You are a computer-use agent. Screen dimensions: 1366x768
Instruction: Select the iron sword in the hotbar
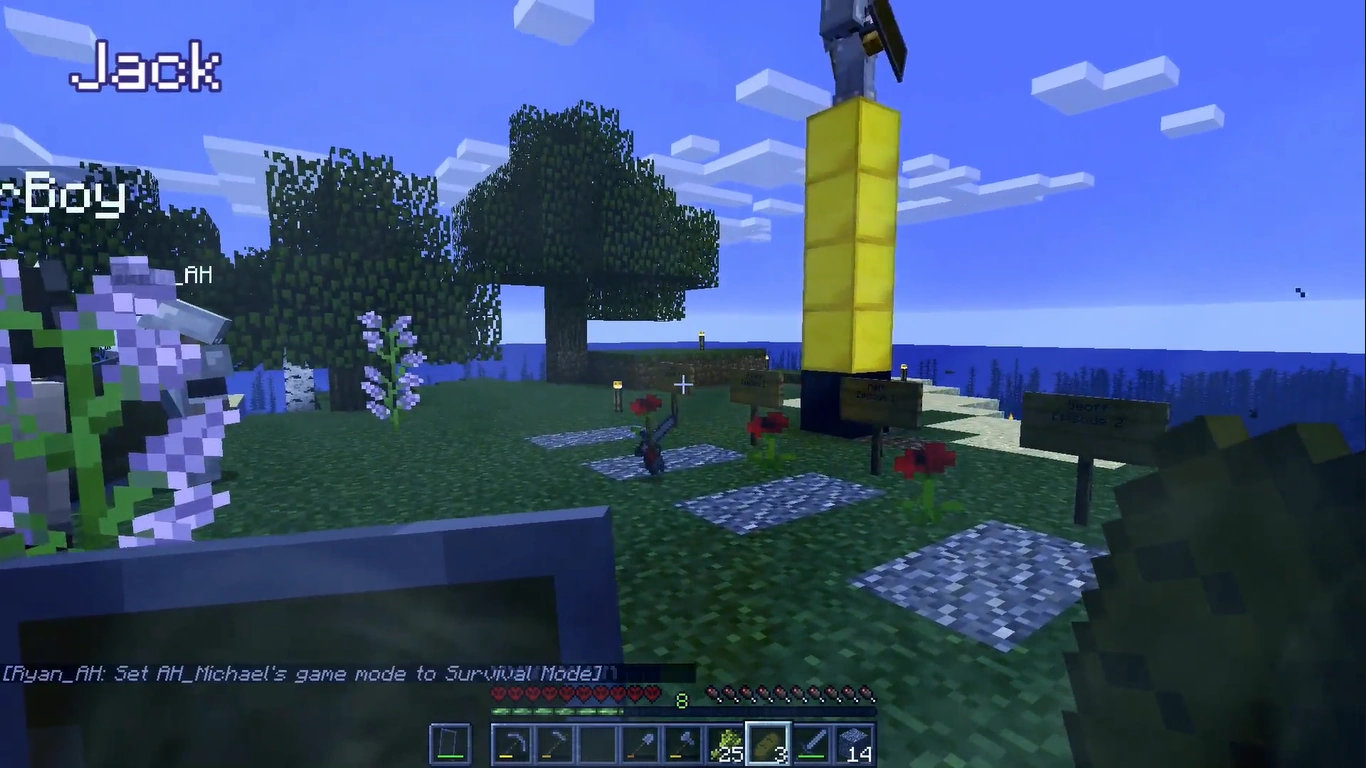pyautogui.click(x=815, y=742)
